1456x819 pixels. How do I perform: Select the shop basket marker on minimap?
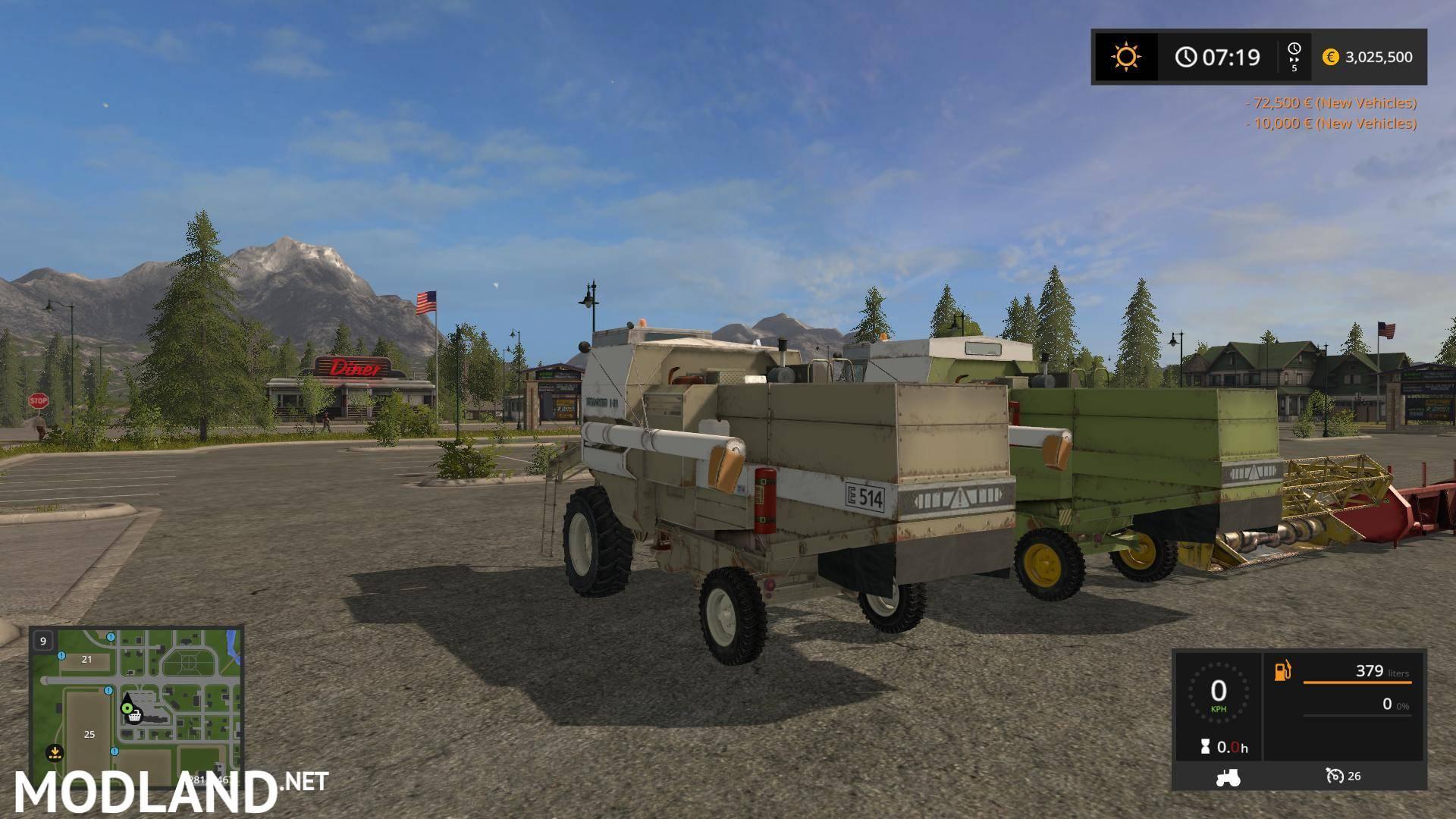point(135,715)
